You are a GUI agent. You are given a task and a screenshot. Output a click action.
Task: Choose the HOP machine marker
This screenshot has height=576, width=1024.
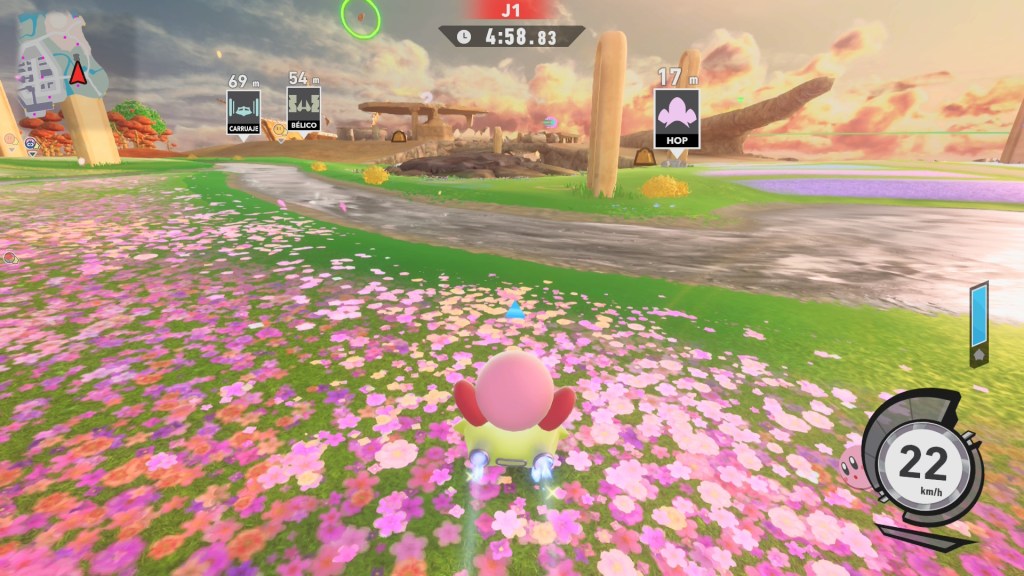click(676, 119)
